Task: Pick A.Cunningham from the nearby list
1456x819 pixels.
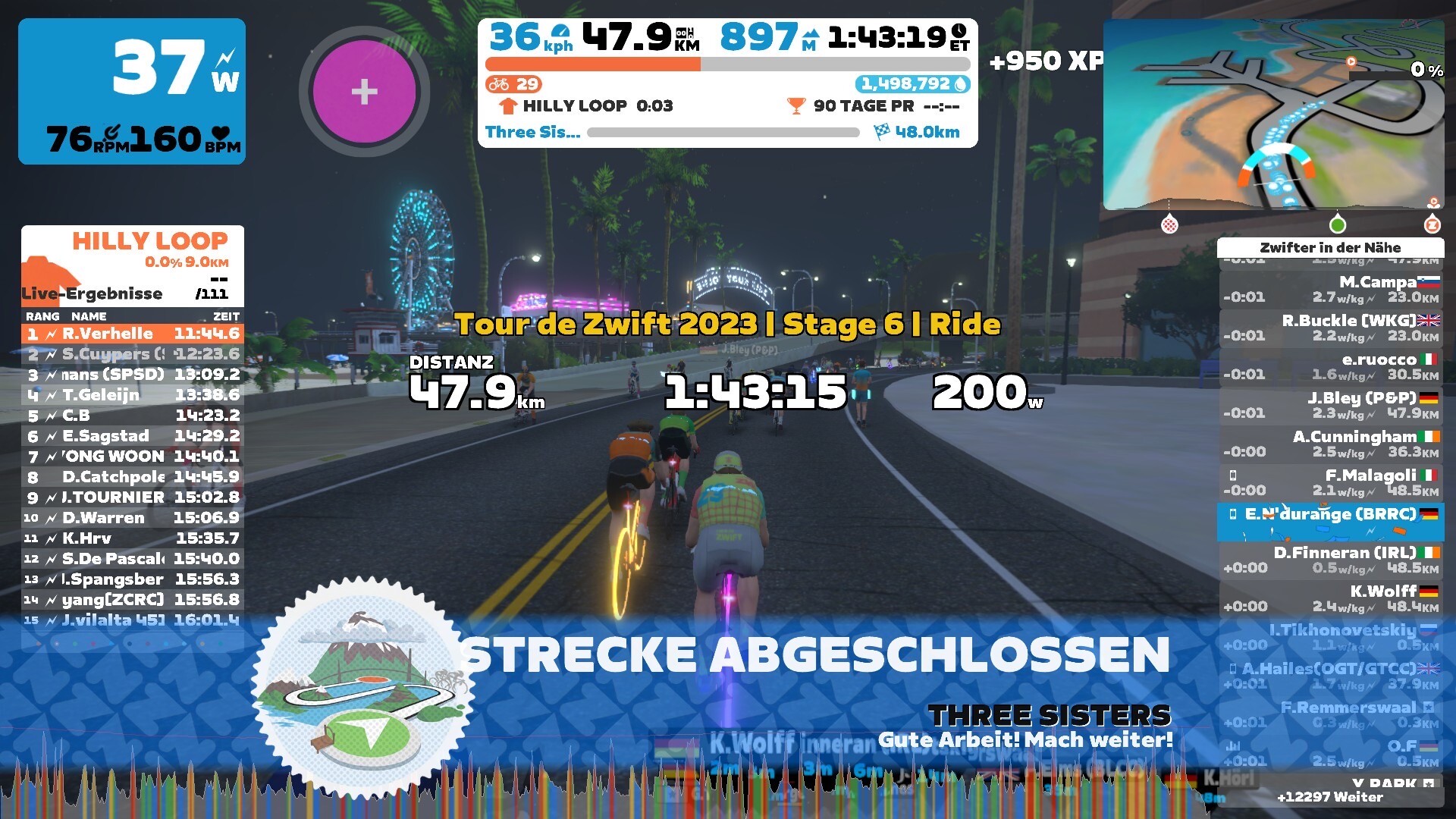Action: coord(1331,444)
